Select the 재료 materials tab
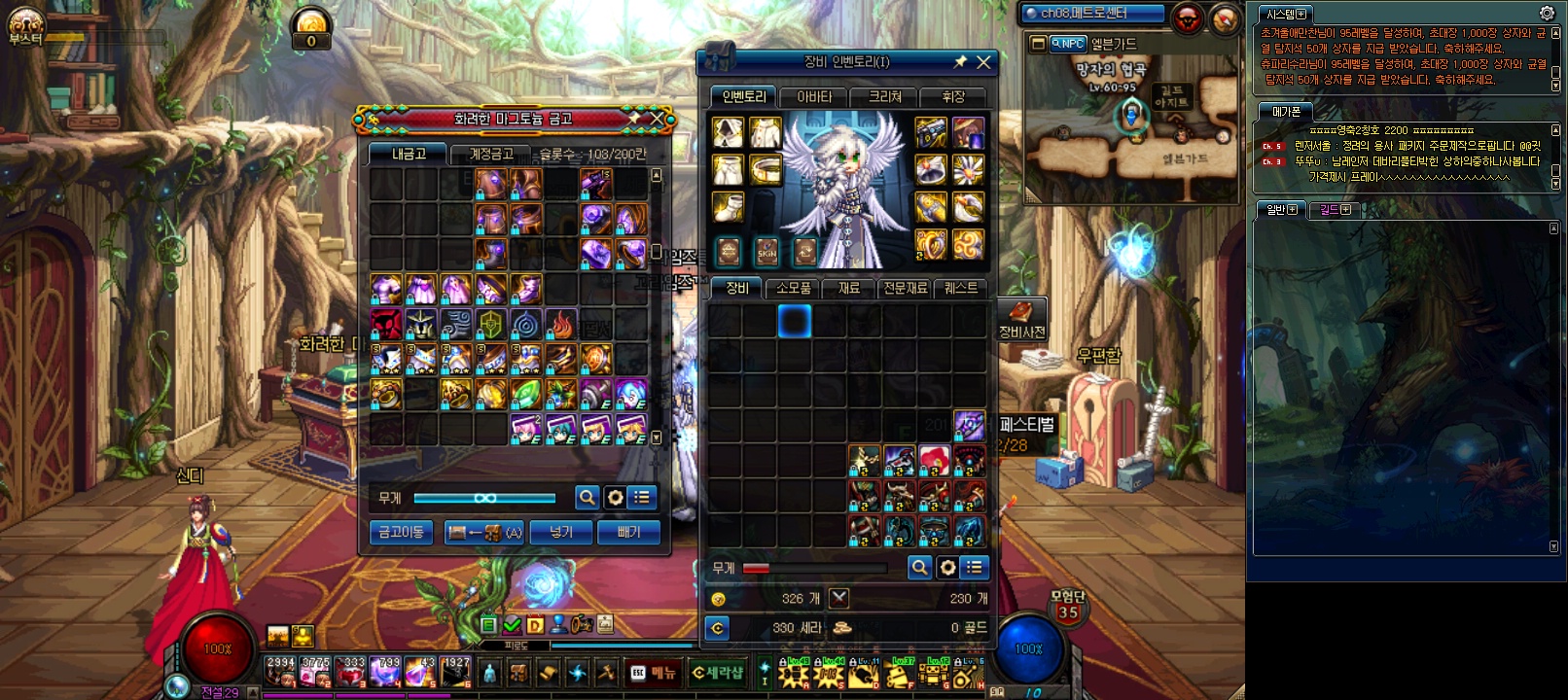This screenshot has height=700, width=1568. coord(849,288)
